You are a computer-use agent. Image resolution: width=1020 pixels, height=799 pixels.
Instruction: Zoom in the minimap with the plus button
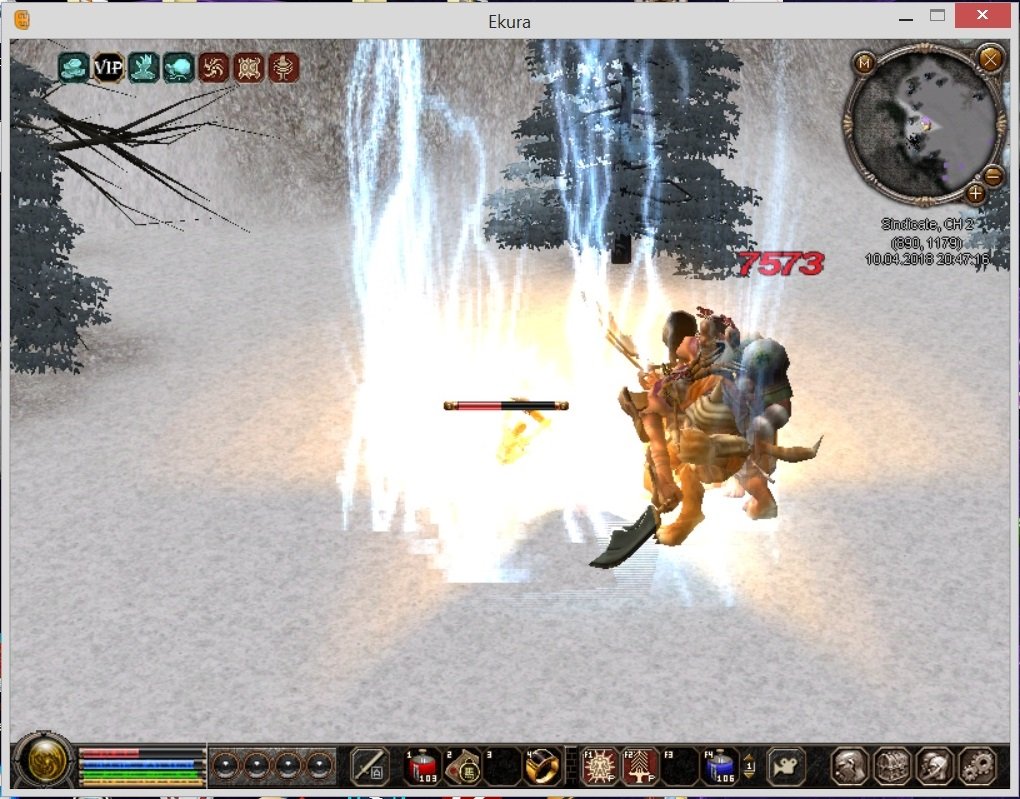[x=974, y=193]
